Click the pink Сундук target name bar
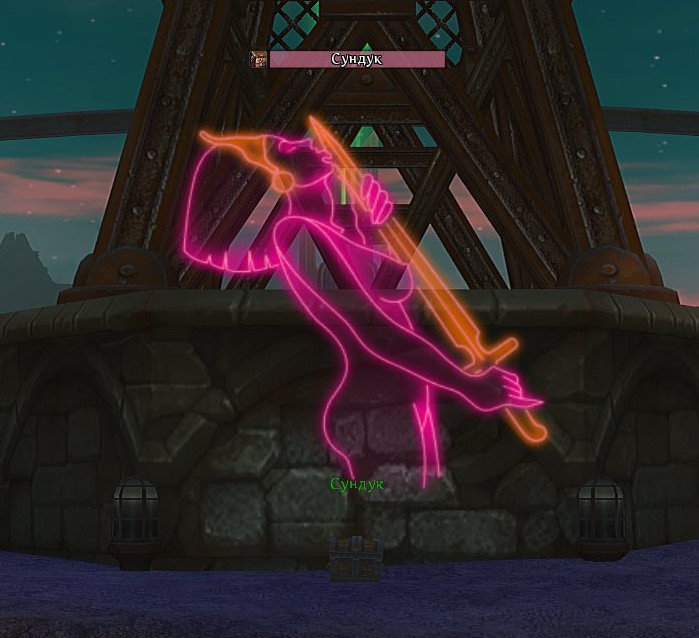The height and width of the screenshot is (638, 699). pyautogui.click(x=357, y=59)
